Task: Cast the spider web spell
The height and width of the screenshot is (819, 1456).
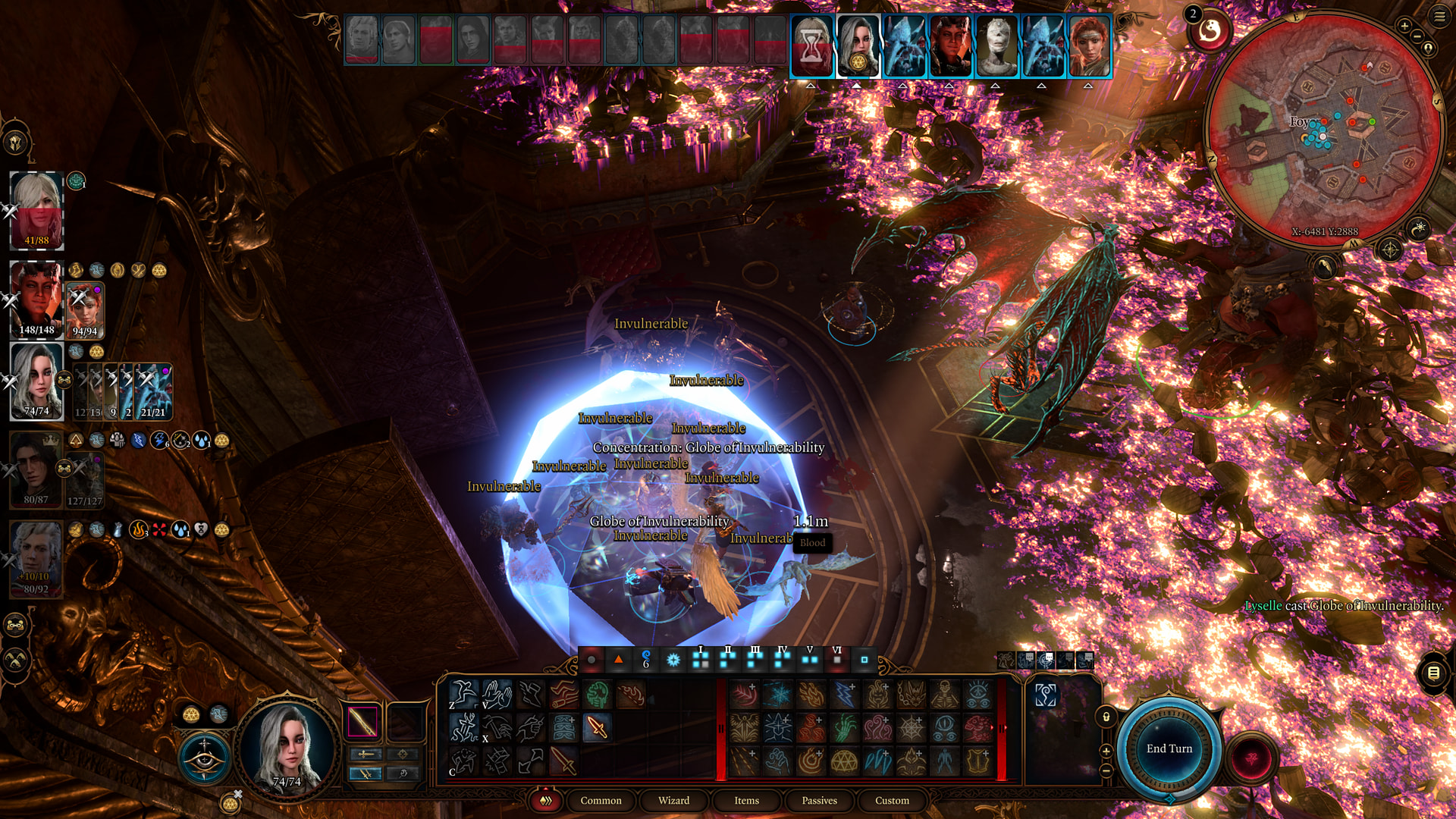Action: tap(911, 729)
